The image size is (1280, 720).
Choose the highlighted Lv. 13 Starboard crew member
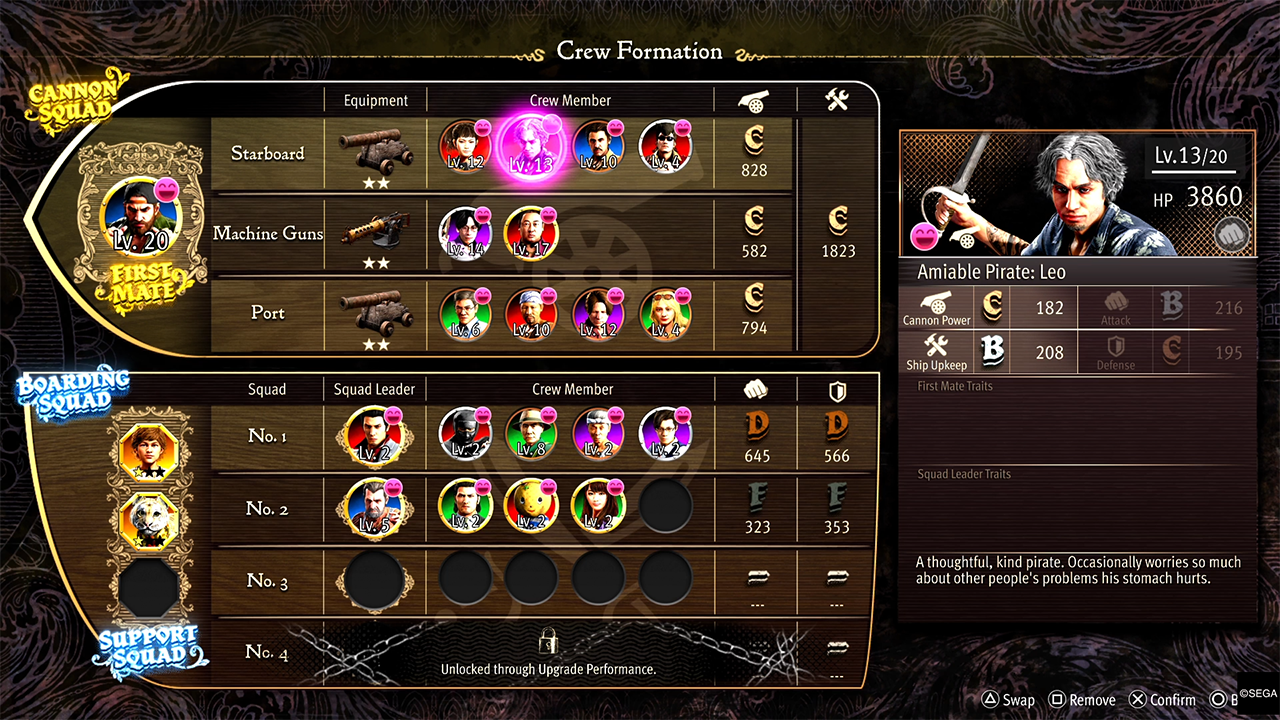coord(530,147)
